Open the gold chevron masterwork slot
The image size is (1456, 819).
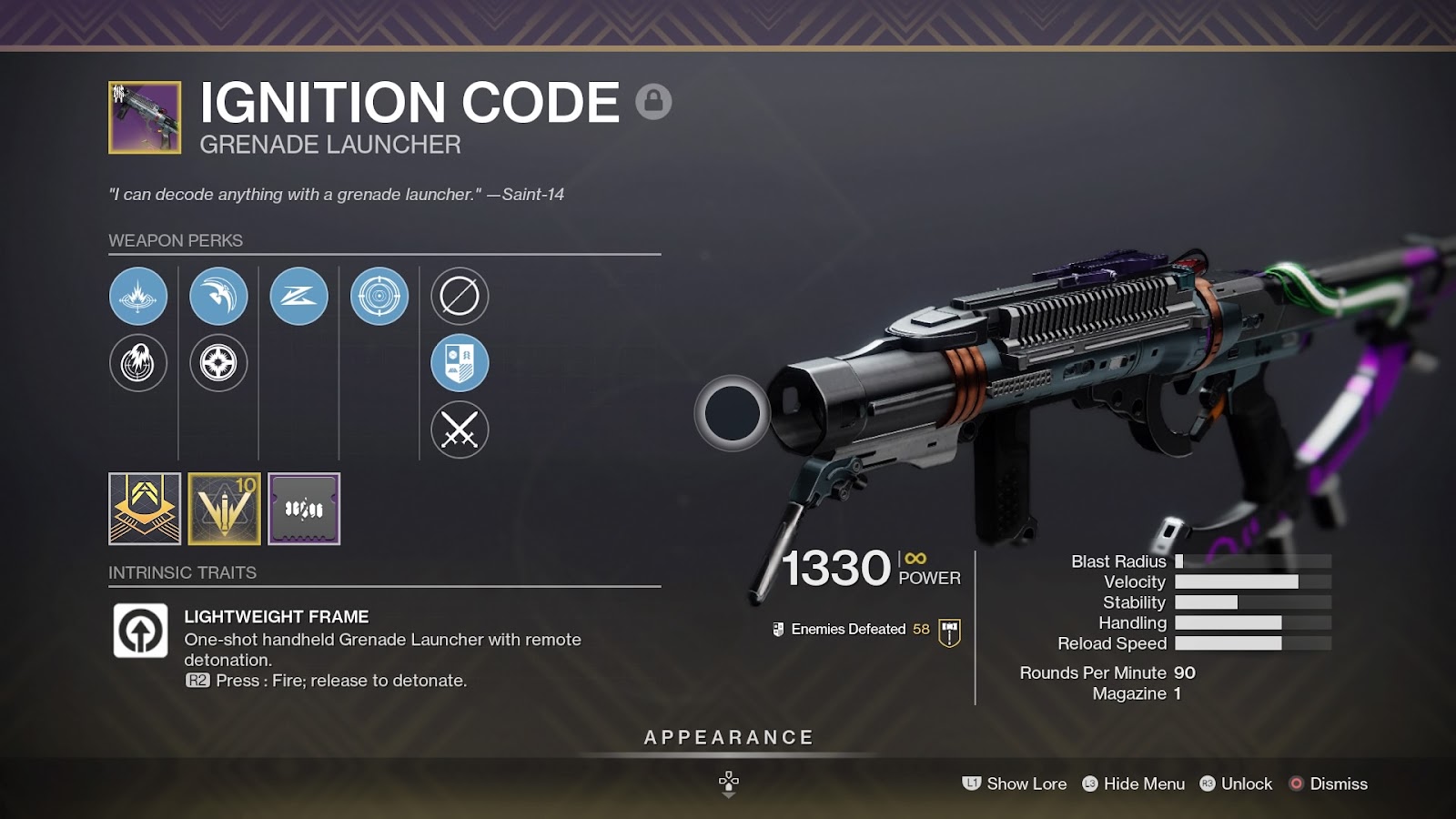pyautogui.click(x=145, y=509)
